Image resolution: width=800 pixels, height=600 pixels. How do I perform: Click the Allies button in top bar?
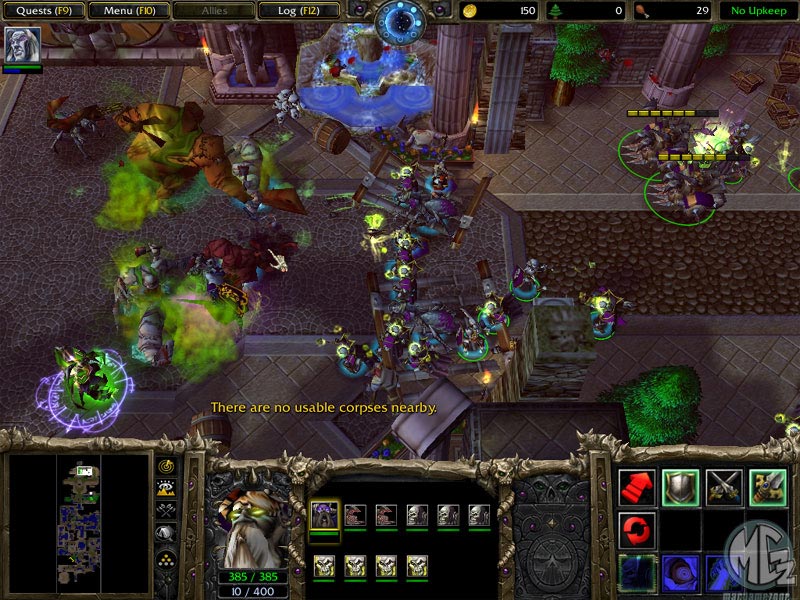pyautogui.click(x=213, y=11)
